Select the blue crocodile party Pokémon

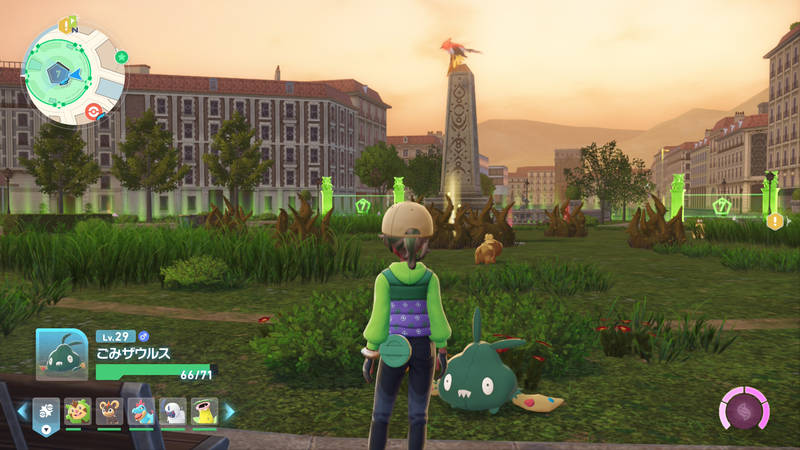pos(141,411)
